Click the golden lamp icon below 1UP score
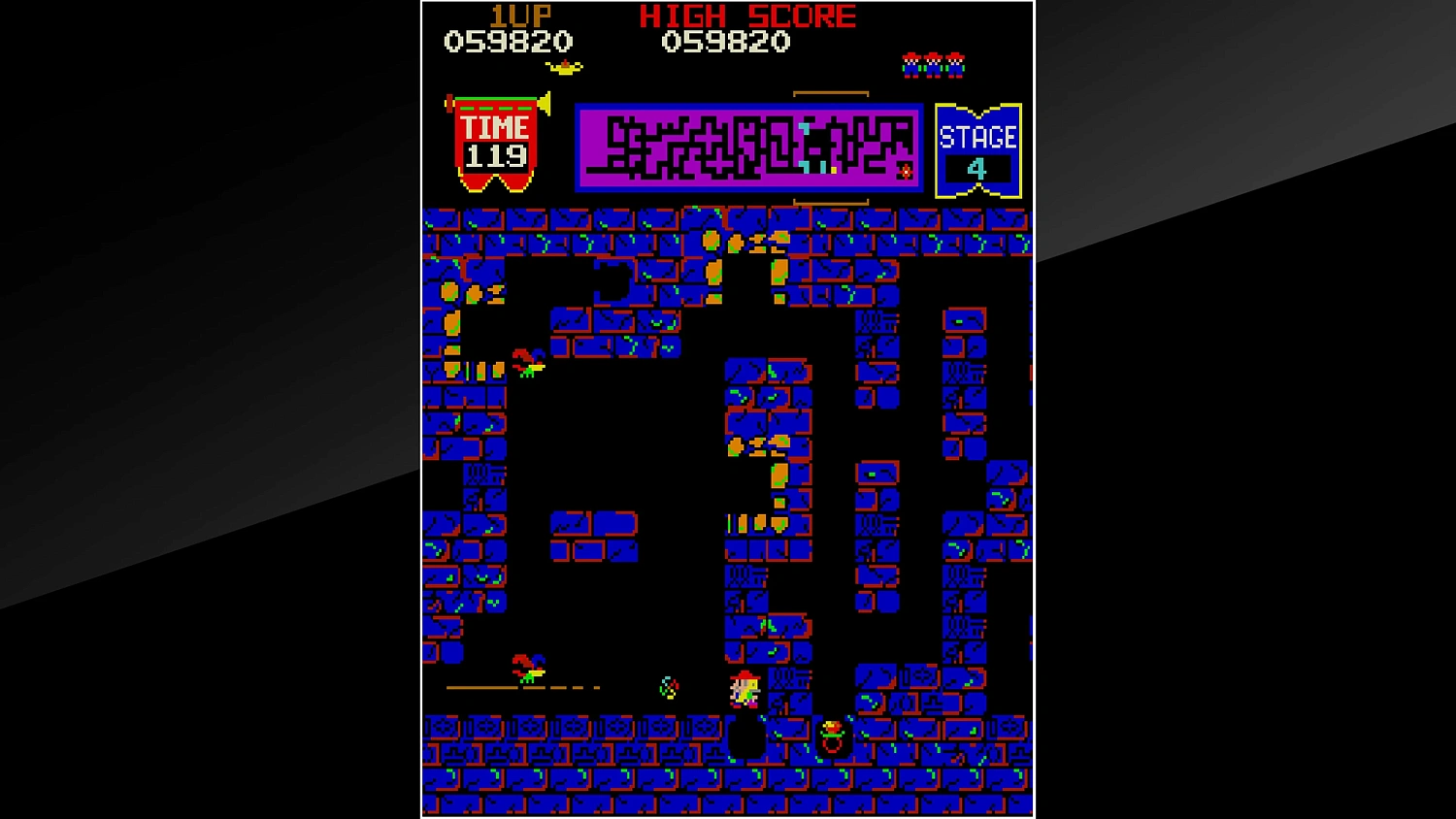Image resolution: width=1456 pixels, height=819 pixels. [x=563, y=66]
